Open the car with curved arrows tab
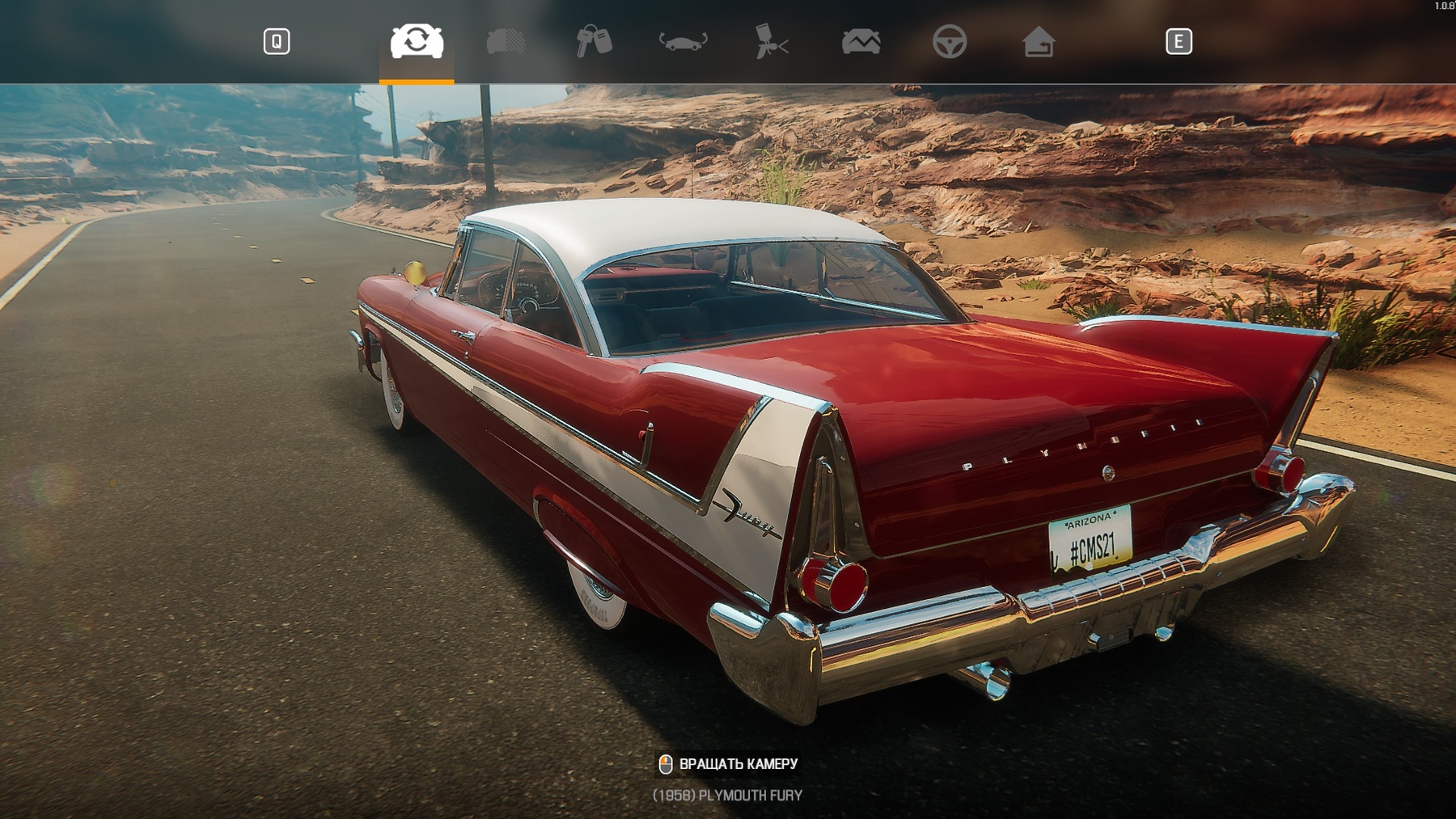Image resolution: width=1456 pixels, height=819 pixels. click(683, 41)
